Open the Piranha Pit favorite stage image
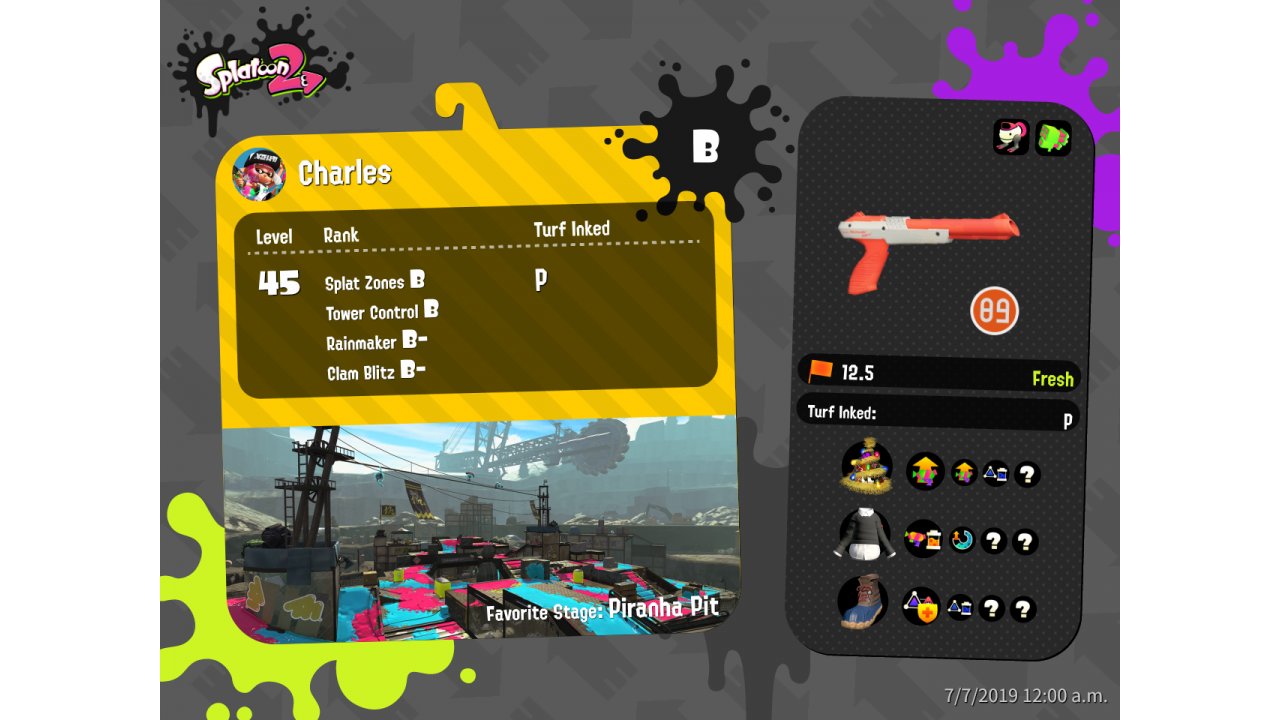 [480, 530]
